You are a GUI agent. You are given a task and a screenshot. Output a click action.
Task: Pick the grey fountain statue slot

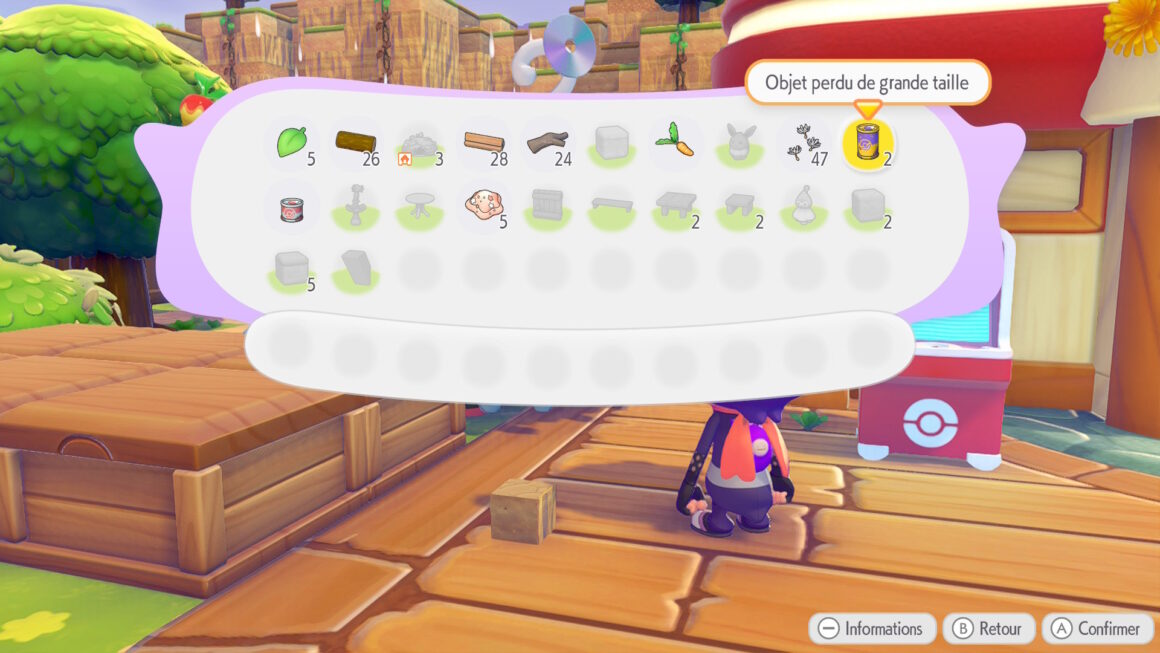[355, 206]
